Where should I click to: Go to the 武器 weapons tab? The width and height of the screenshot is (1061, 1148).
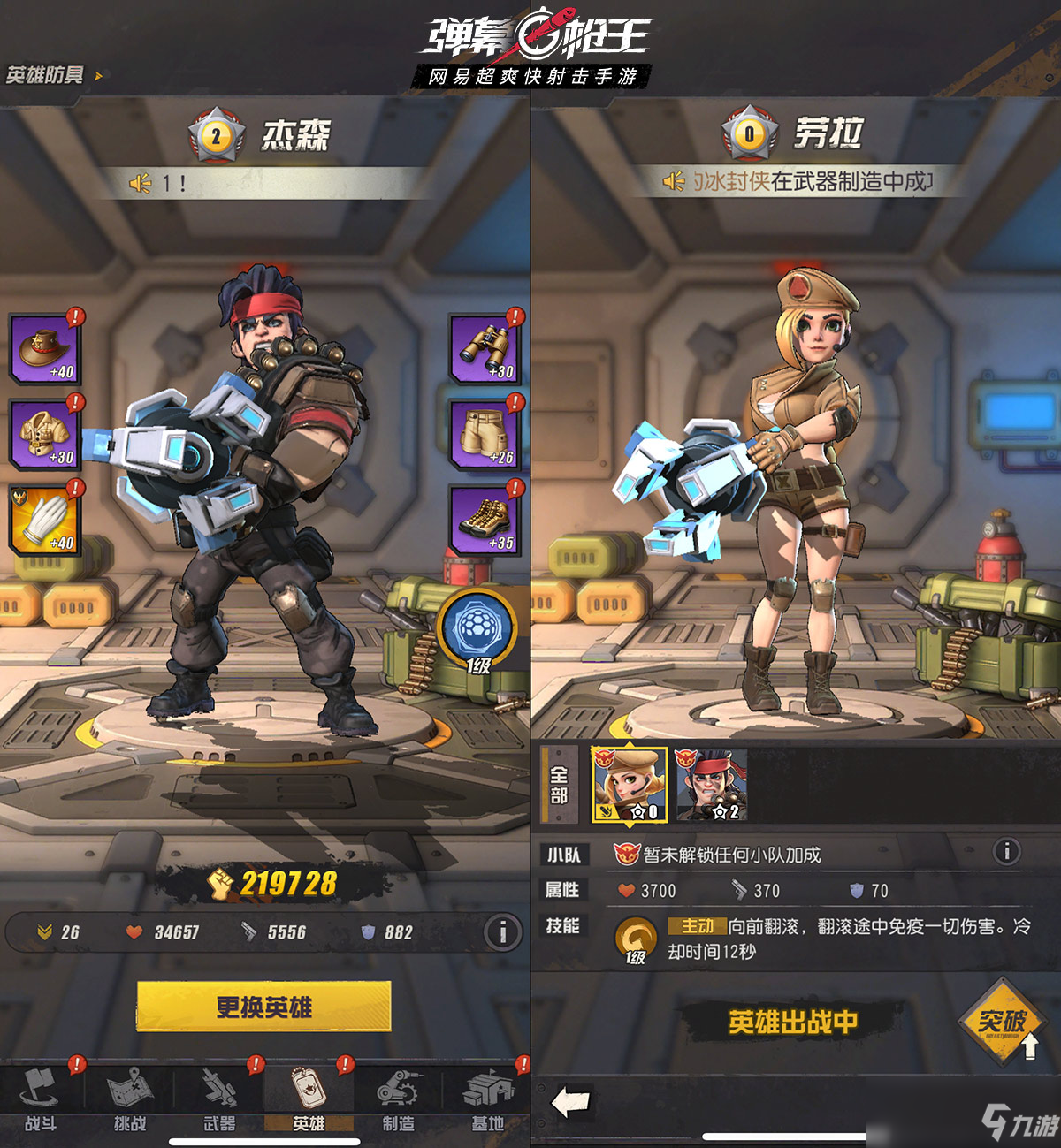pos(219,1099)
